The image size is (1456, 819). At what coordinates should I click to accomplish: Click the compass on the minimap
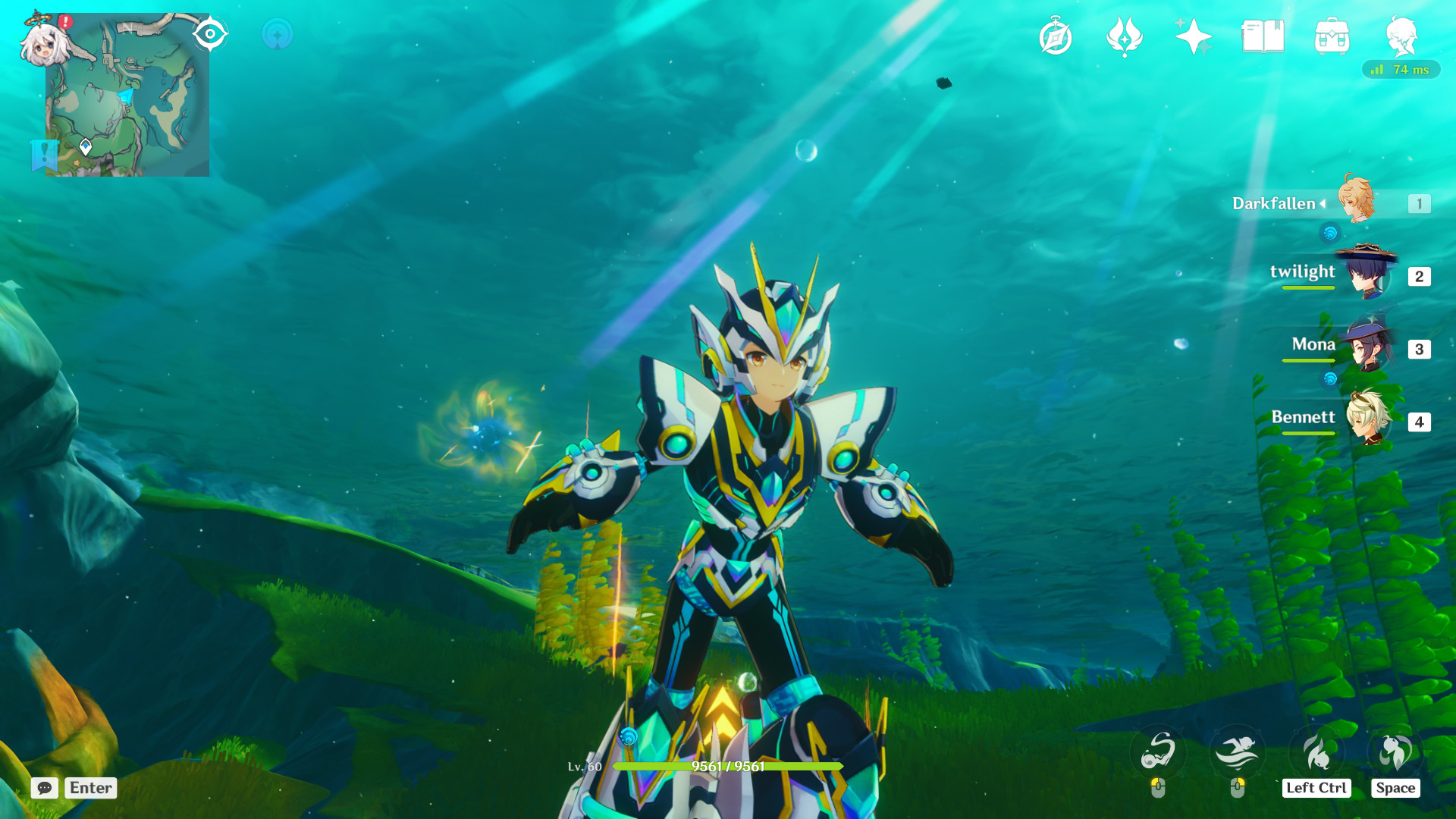point(210,32)
